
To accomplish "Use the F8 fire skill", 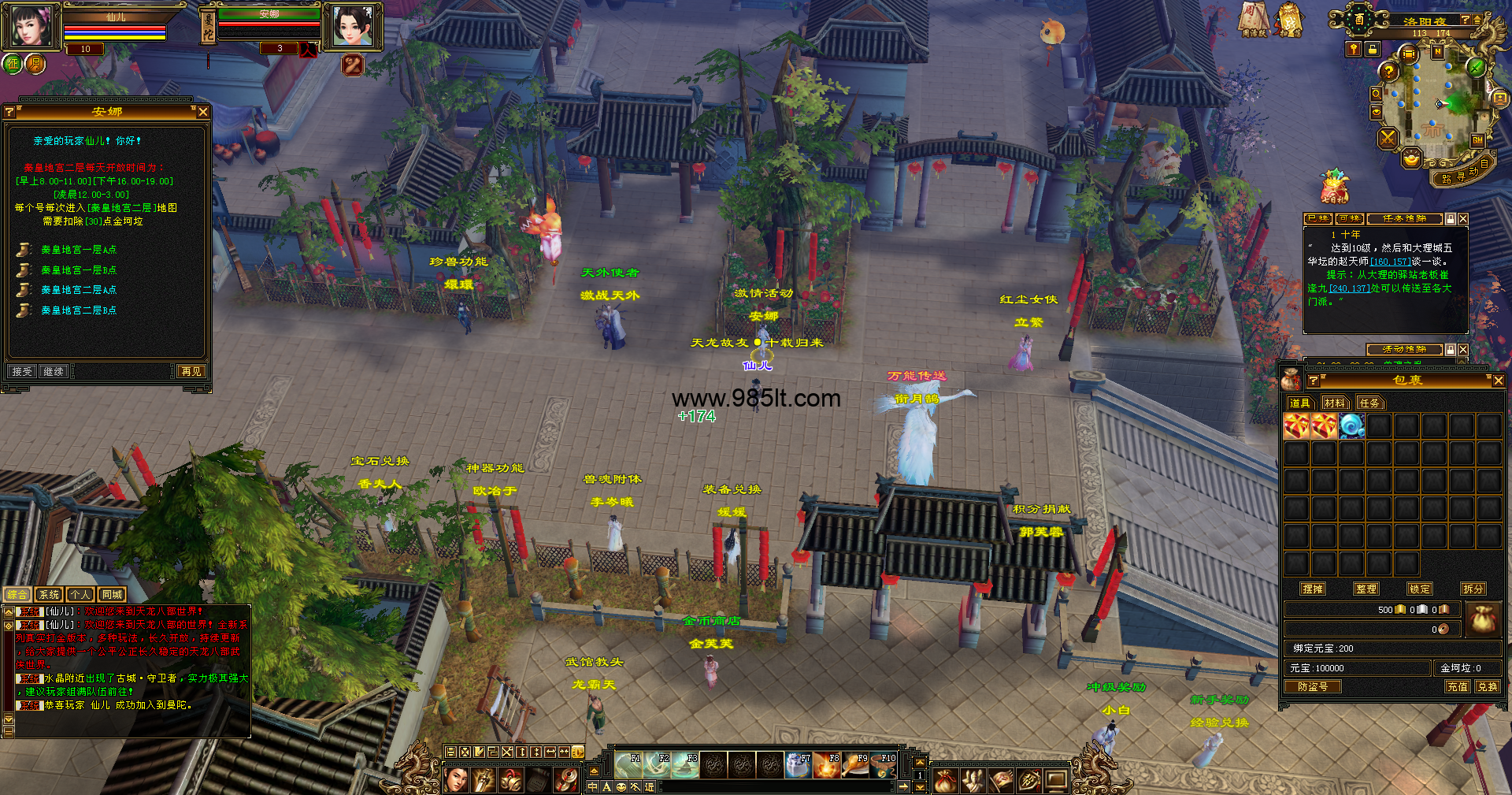I will tap(826, 765).
